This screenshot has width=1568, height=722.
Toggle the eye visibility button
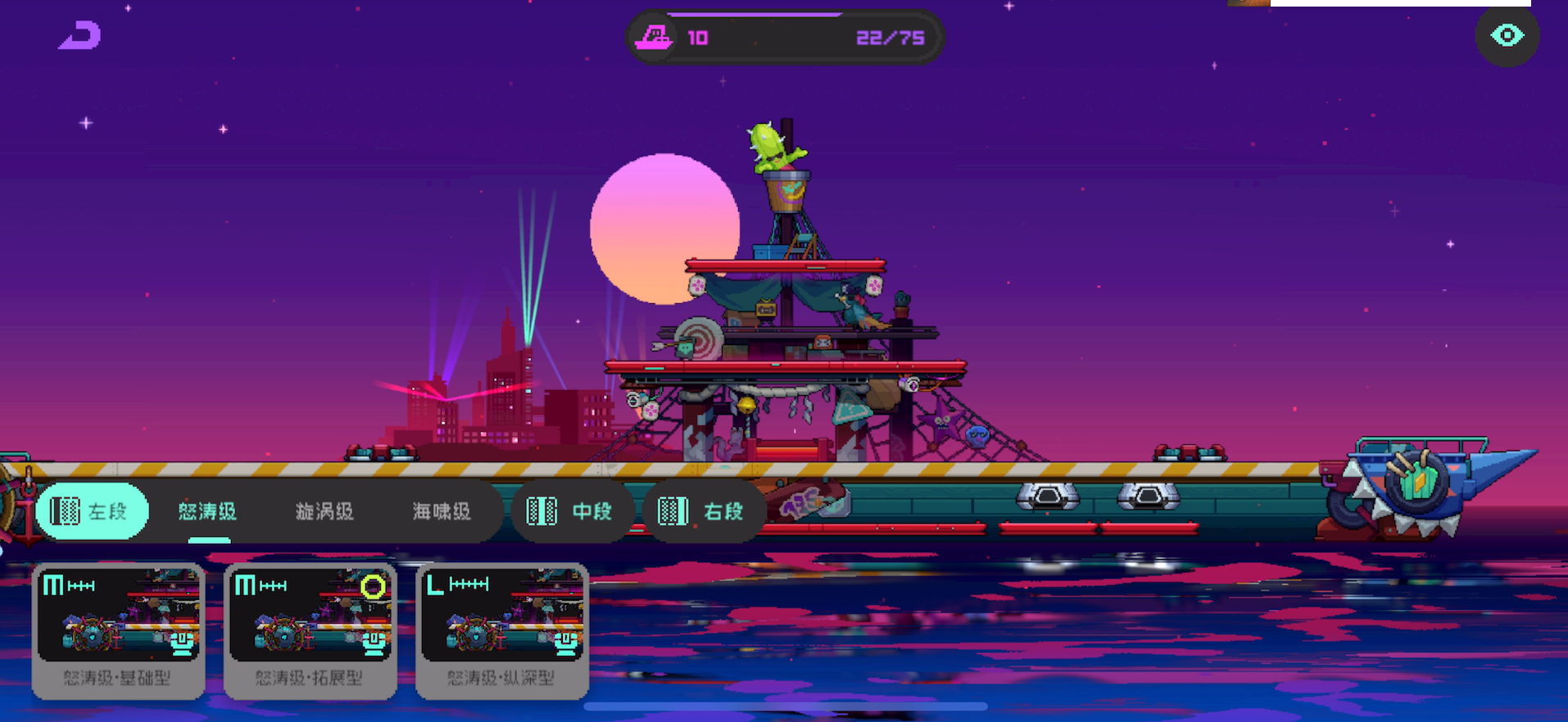click(x=1507, y=36)
